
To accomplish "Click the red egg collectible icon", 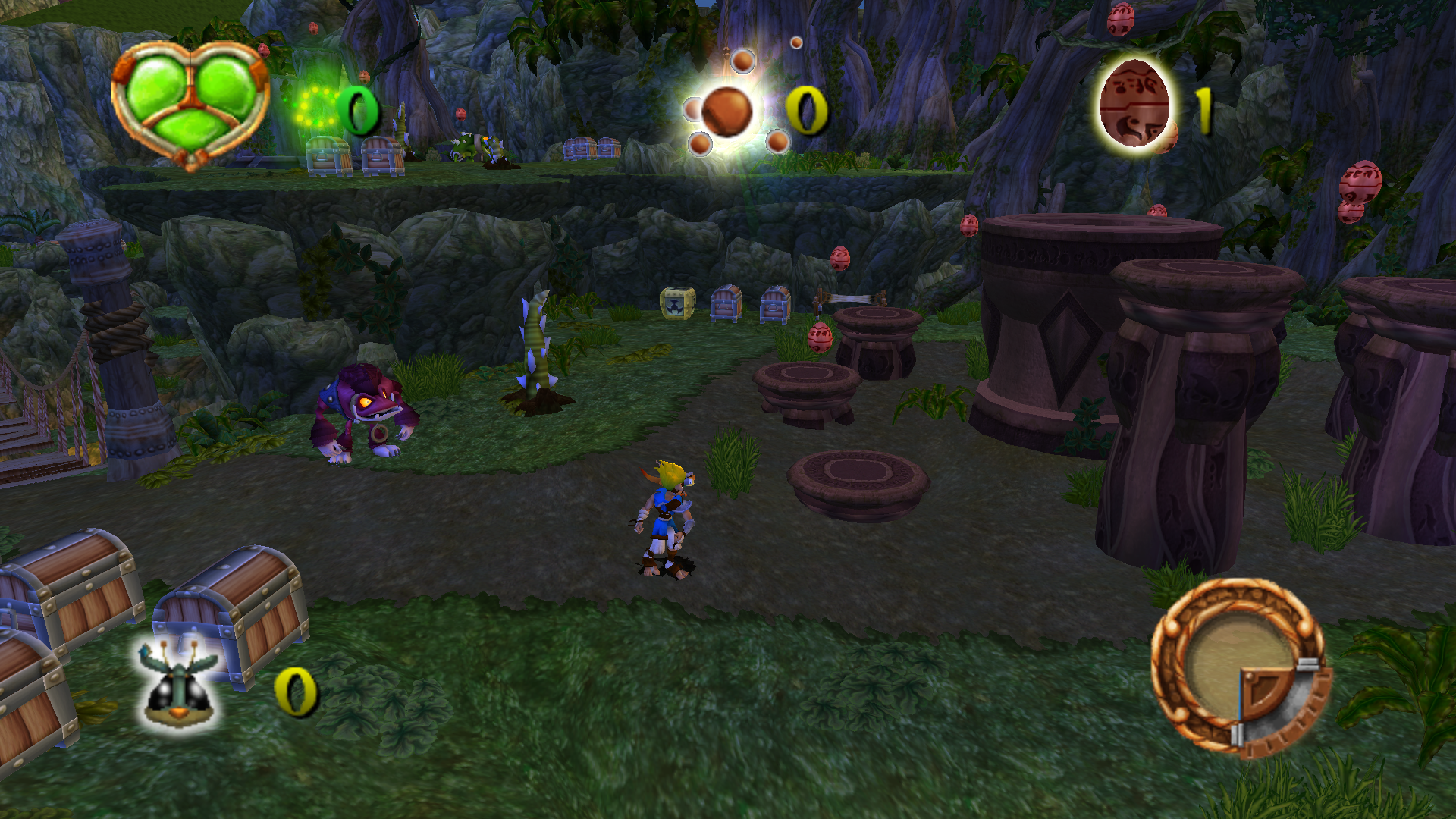I will 1135,104.
